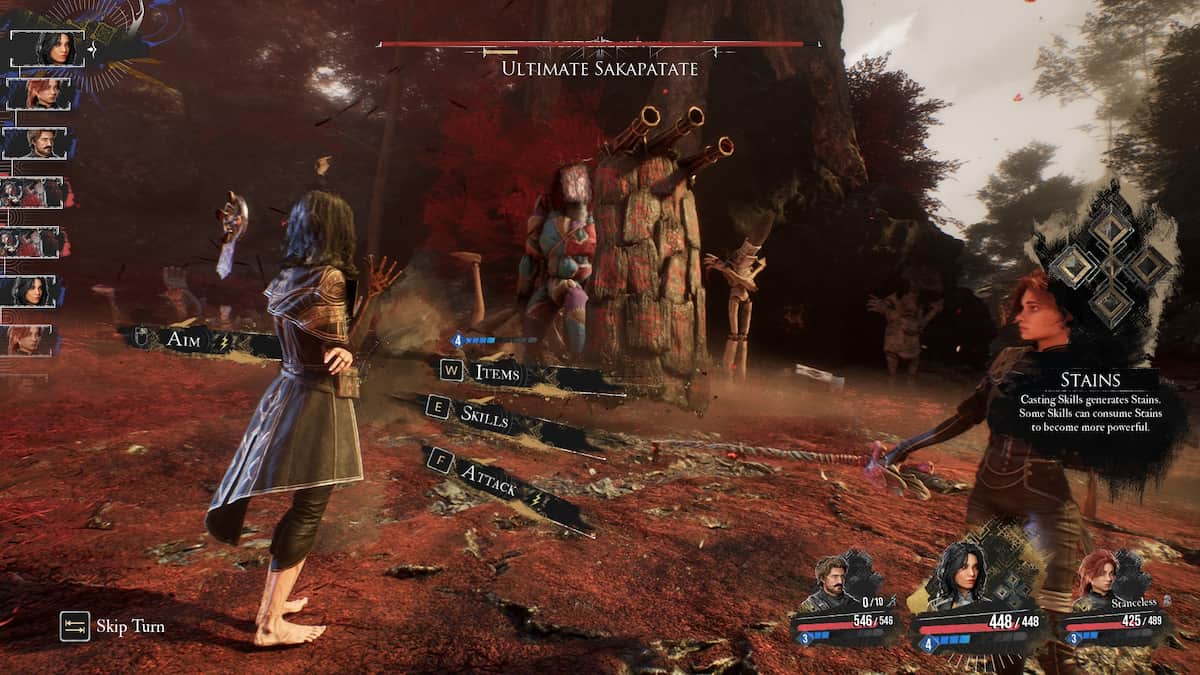Click the Stains diamond icon cluster
This screenshot has height=675, width=1200.
1108,264
